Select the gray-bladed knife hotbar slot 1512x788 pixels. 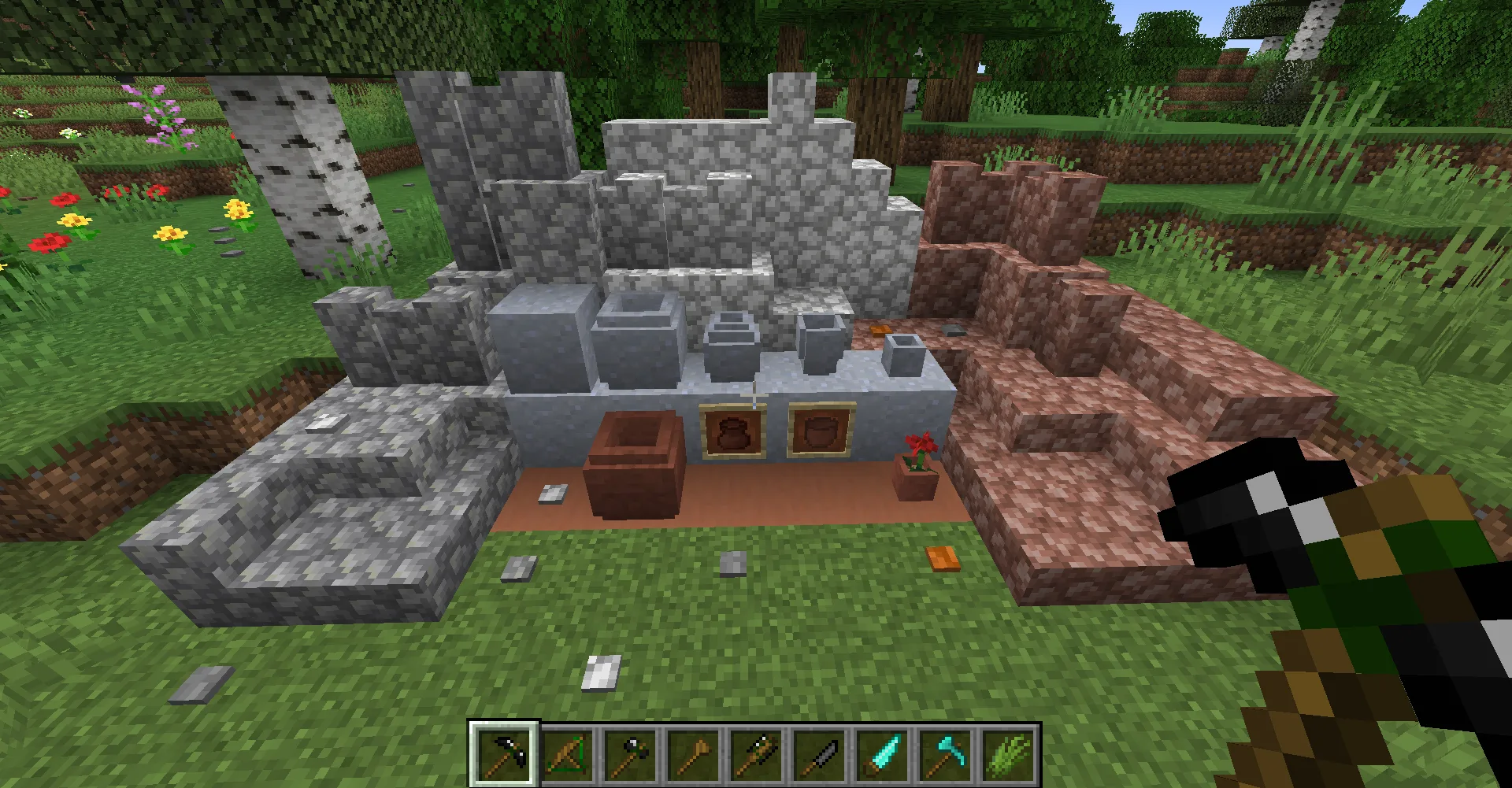(821, 754)
